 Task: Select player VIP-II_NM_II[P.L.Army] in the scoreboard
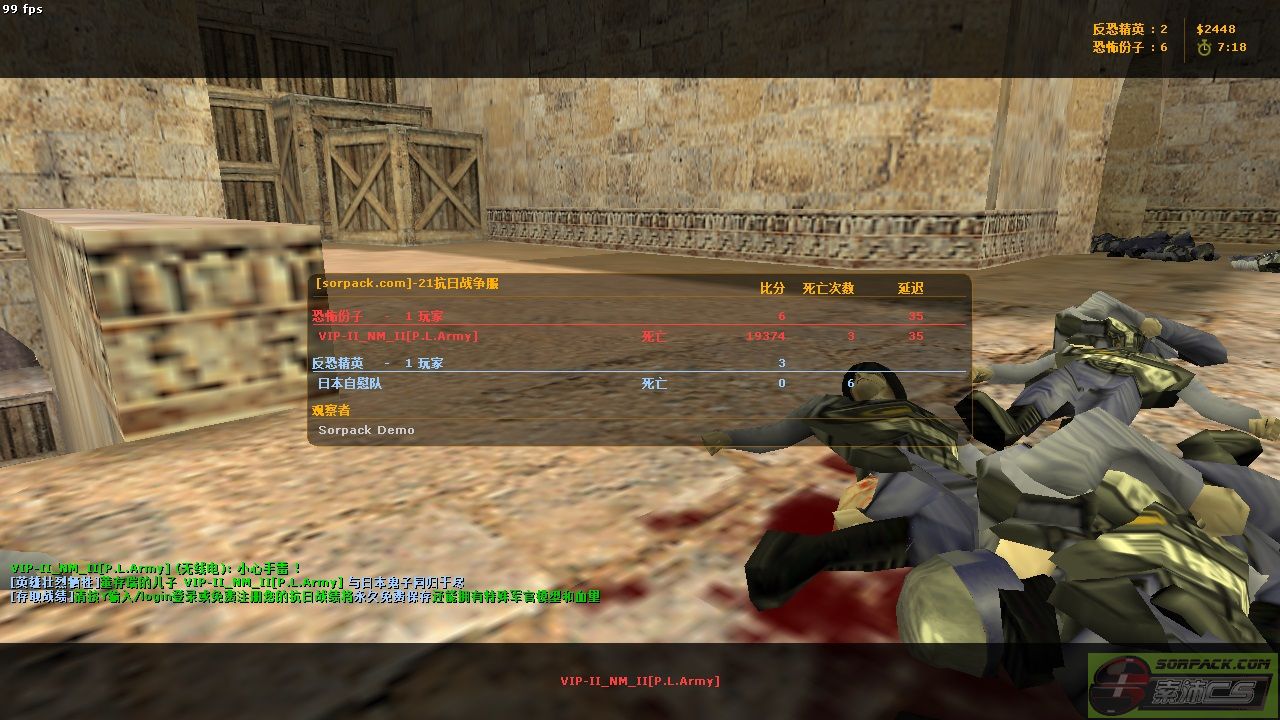(x=398, y=337)
